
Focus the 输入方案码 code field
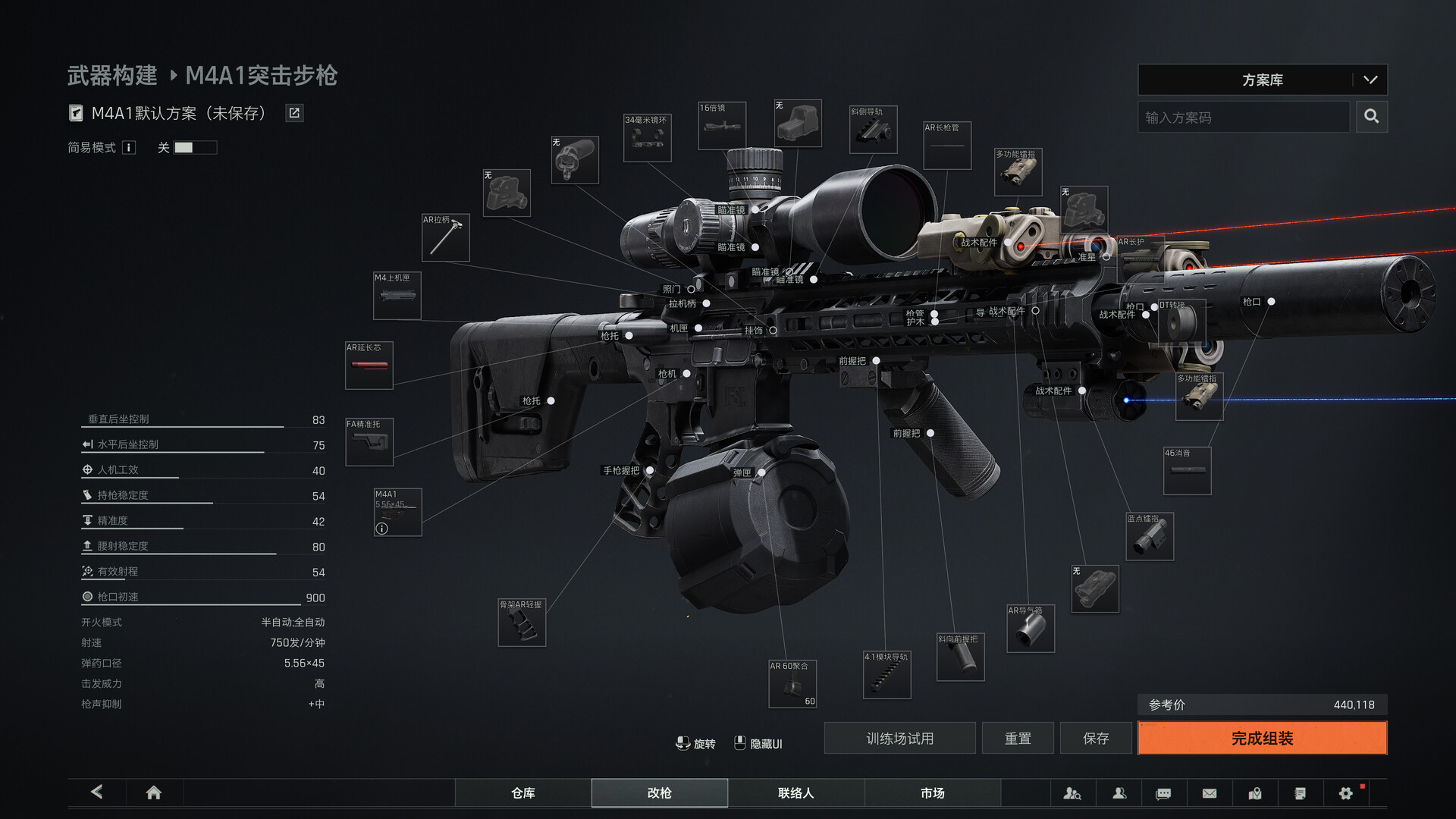click(1244, 117)
